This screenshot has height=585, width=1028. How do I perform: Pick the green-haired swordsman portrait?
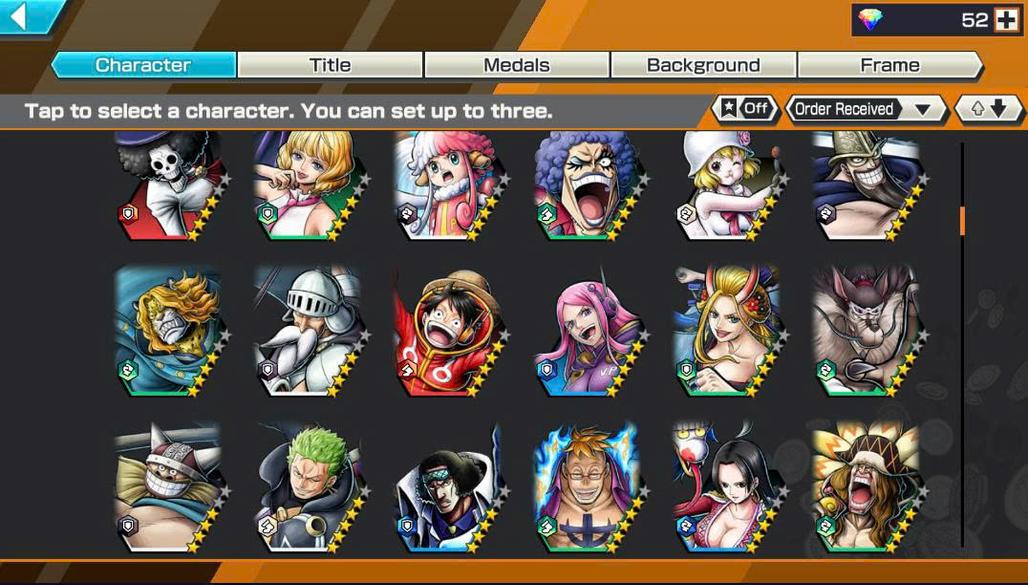click(x=306, y=486)
